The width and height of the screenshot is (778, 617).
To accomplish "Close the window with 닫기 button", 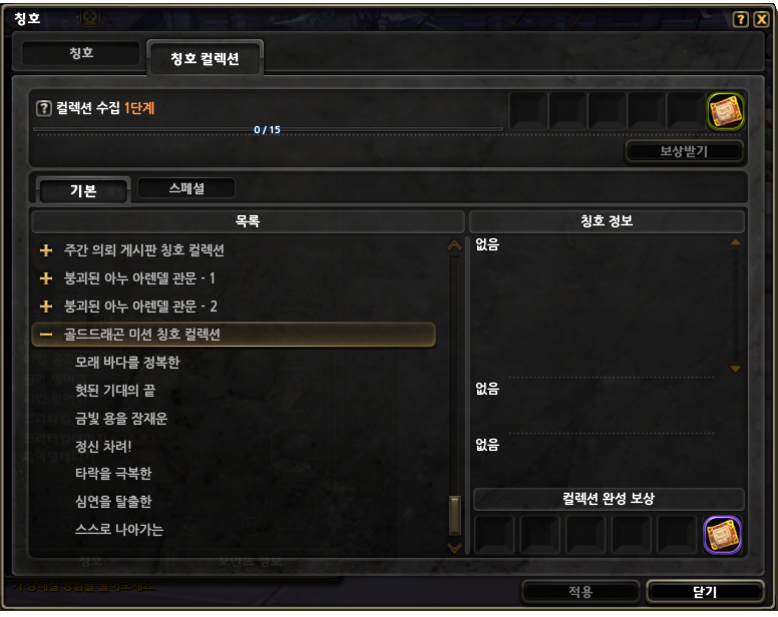I will coord(704,591).
